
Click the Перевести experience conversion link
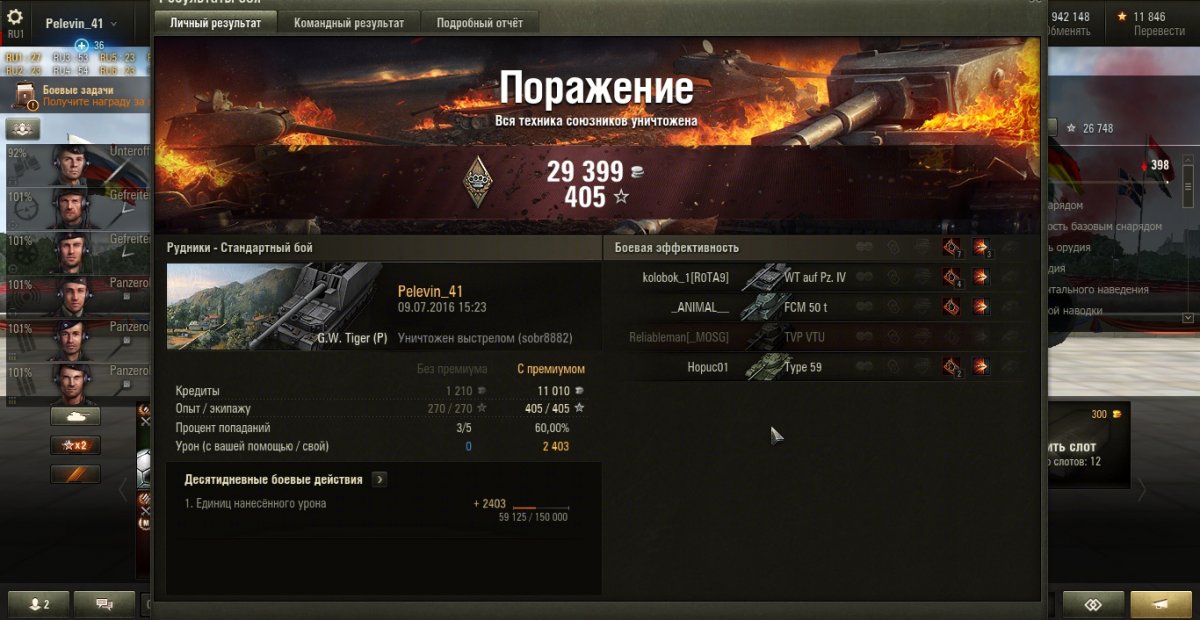[x=1158, y=31]
